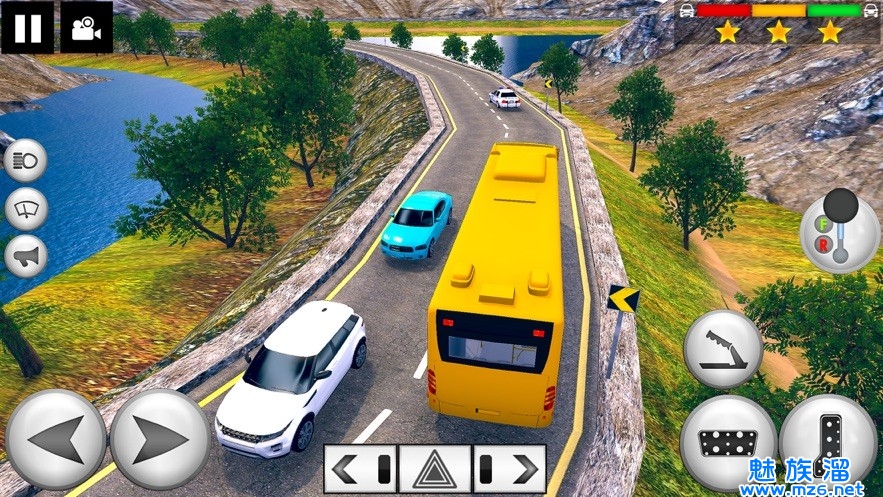
Task: Tap the brake pedal
Action: [728, 442]
